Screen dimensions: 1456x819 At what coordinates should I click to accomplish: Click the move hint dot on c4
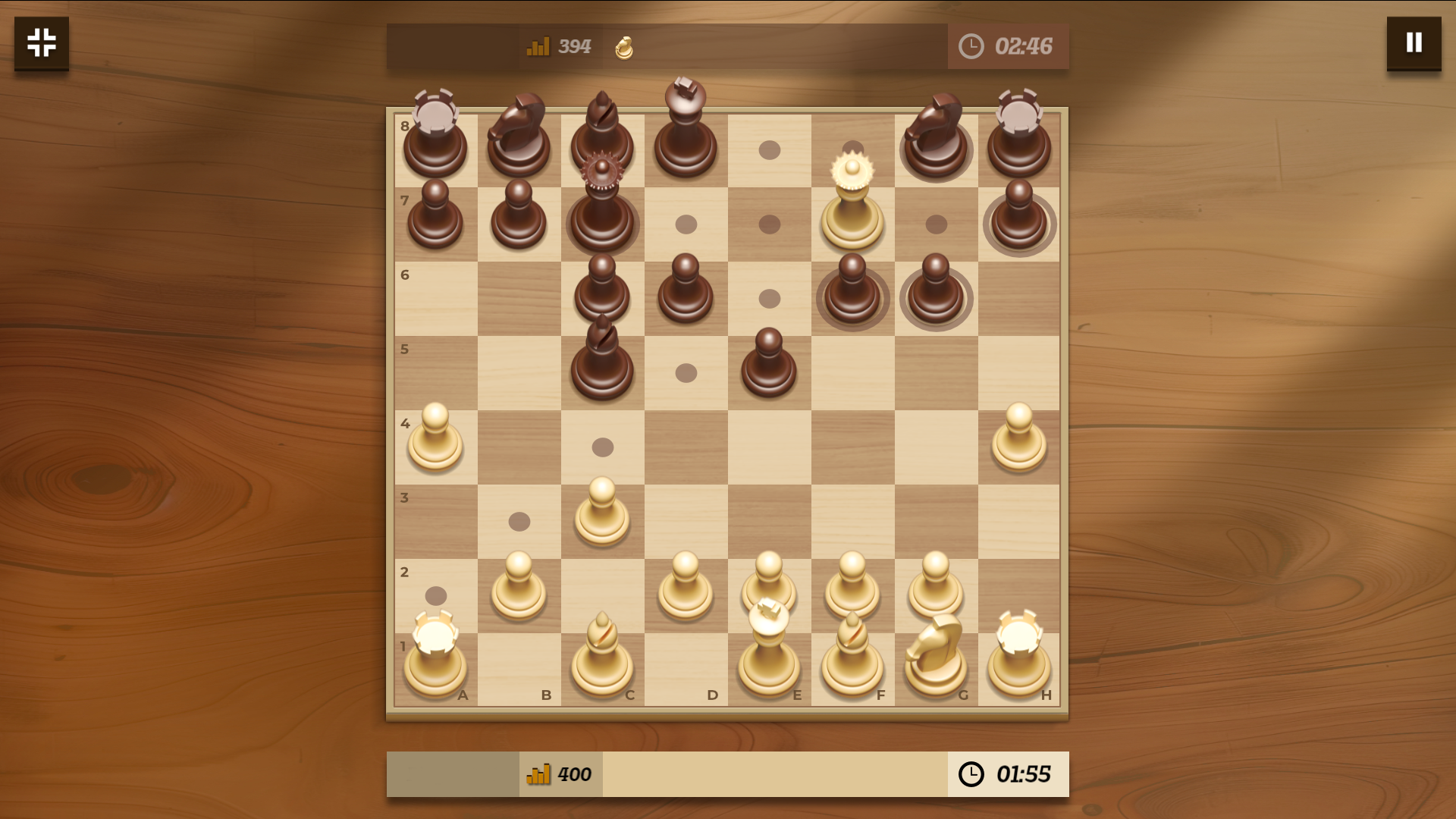point(603,447)
